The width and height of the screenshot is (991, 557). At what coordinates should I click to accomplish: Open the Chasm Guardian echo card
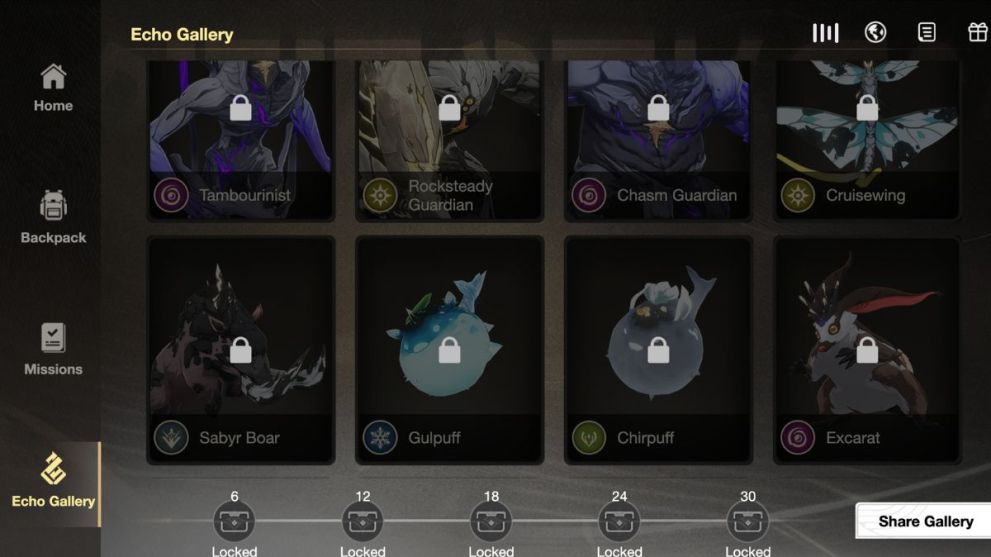coord(658,140)
